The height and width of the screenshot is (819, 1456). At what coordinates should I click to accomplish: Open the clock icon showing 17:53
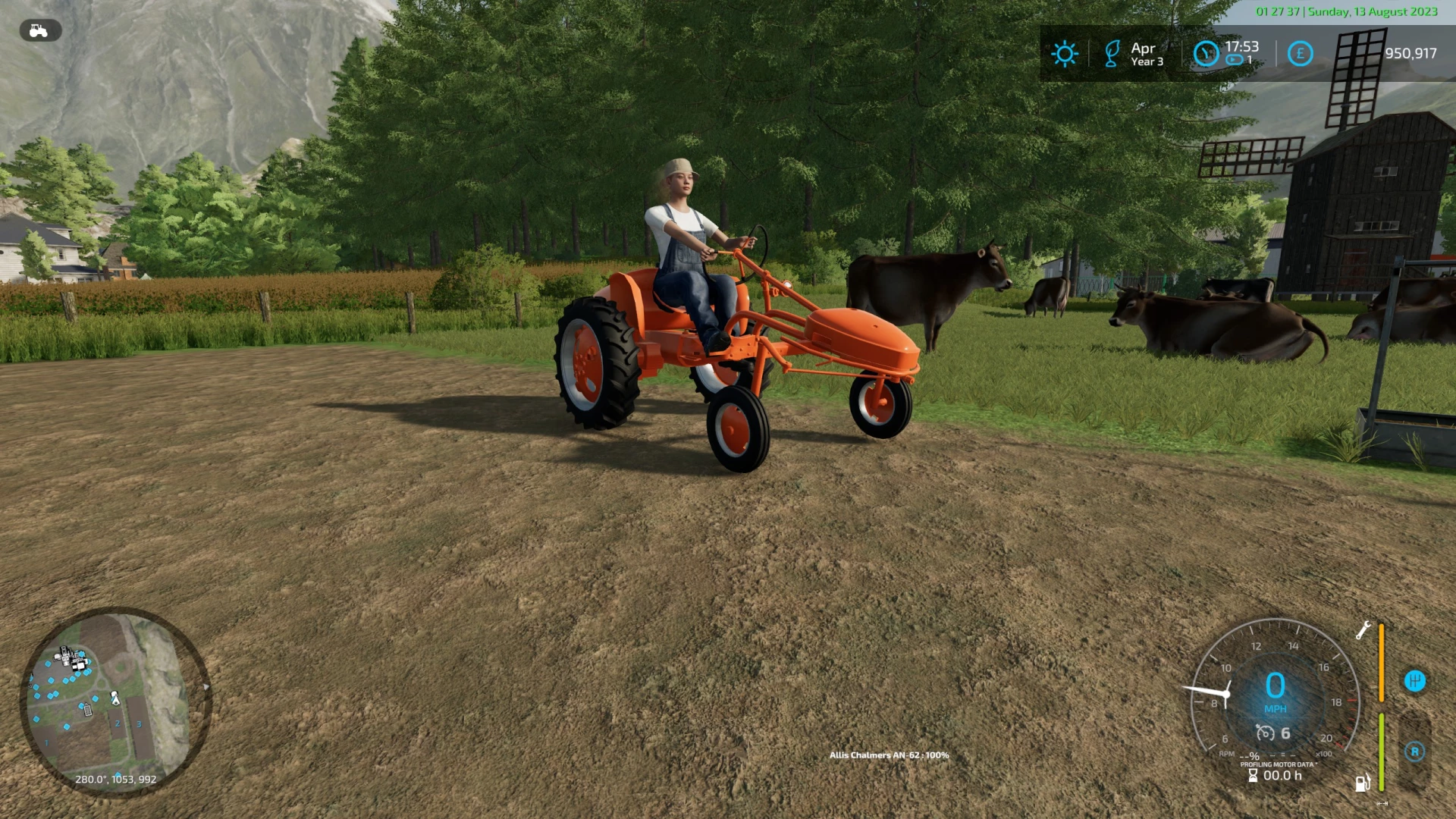click(1206, 53)
